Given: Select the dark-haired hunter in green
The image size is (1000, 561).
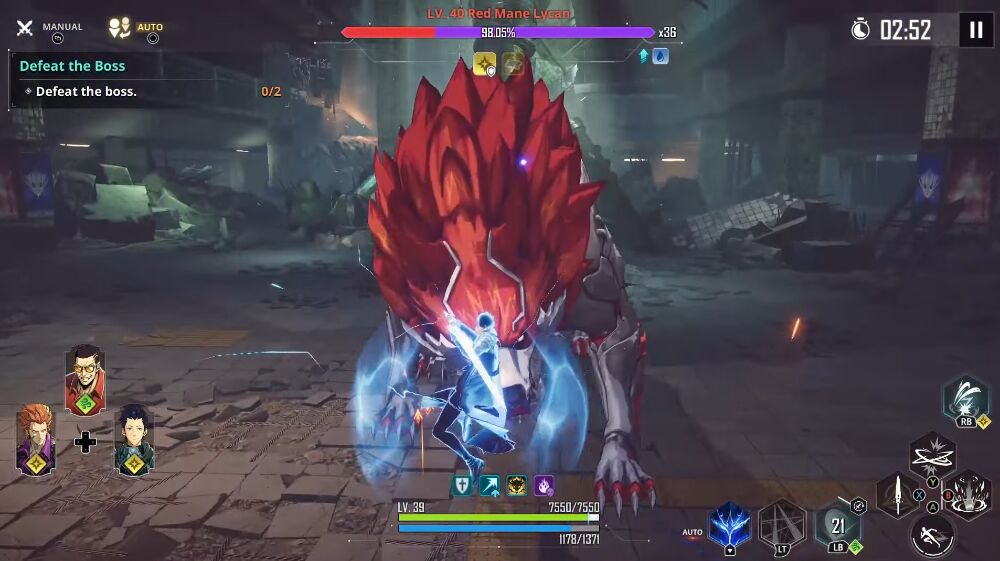Looking at the screenshot, I should click(134, 440).
